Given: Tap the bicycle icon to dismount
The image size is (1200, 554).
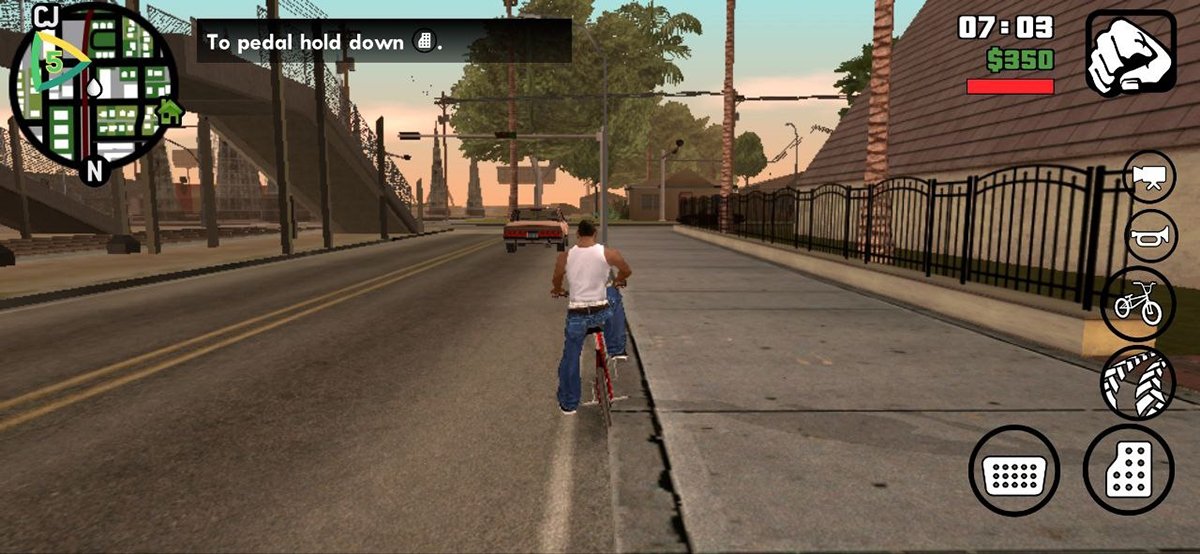Looking at the screenshot, I should 1138,304.
